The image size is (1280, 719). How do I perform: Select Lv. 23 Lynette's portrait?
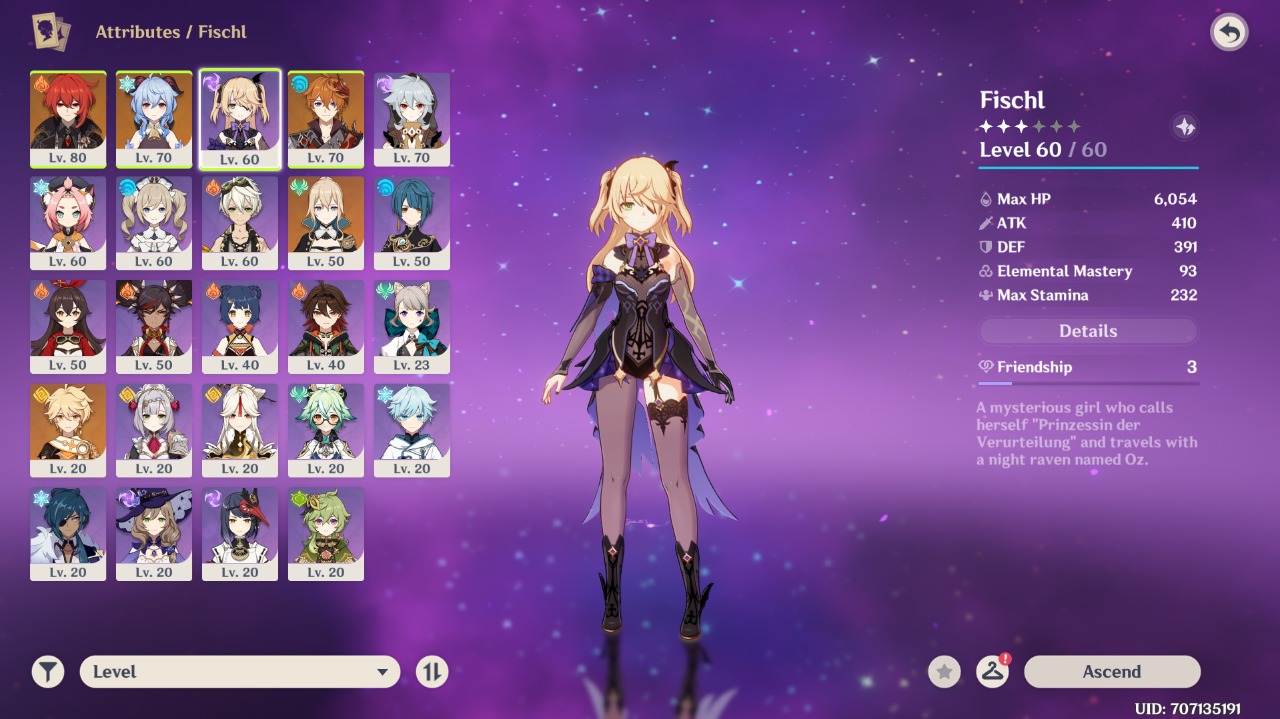click(412, 327)
